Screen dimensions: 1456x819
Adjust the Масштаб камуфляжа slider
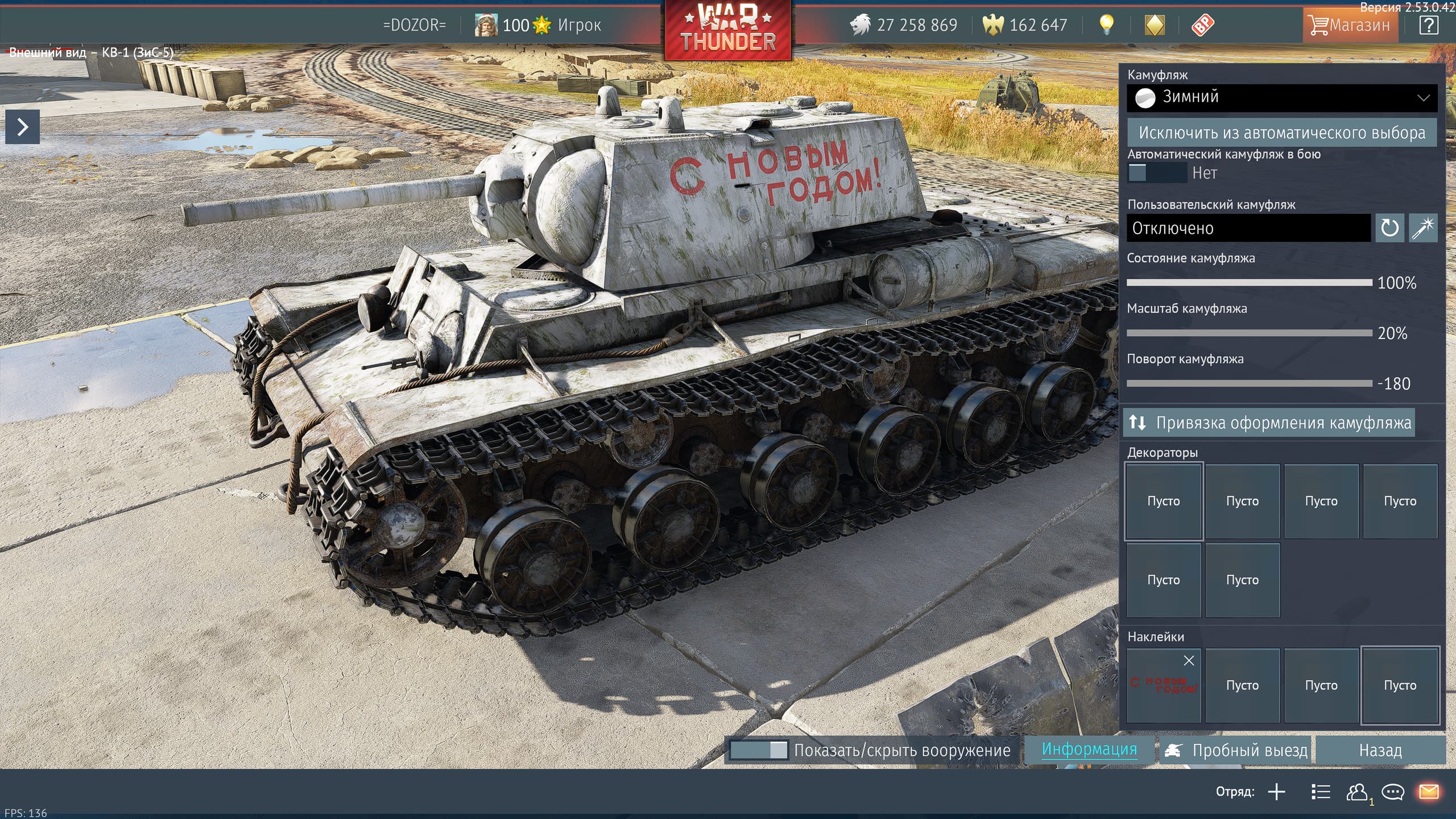[1249, 333]
